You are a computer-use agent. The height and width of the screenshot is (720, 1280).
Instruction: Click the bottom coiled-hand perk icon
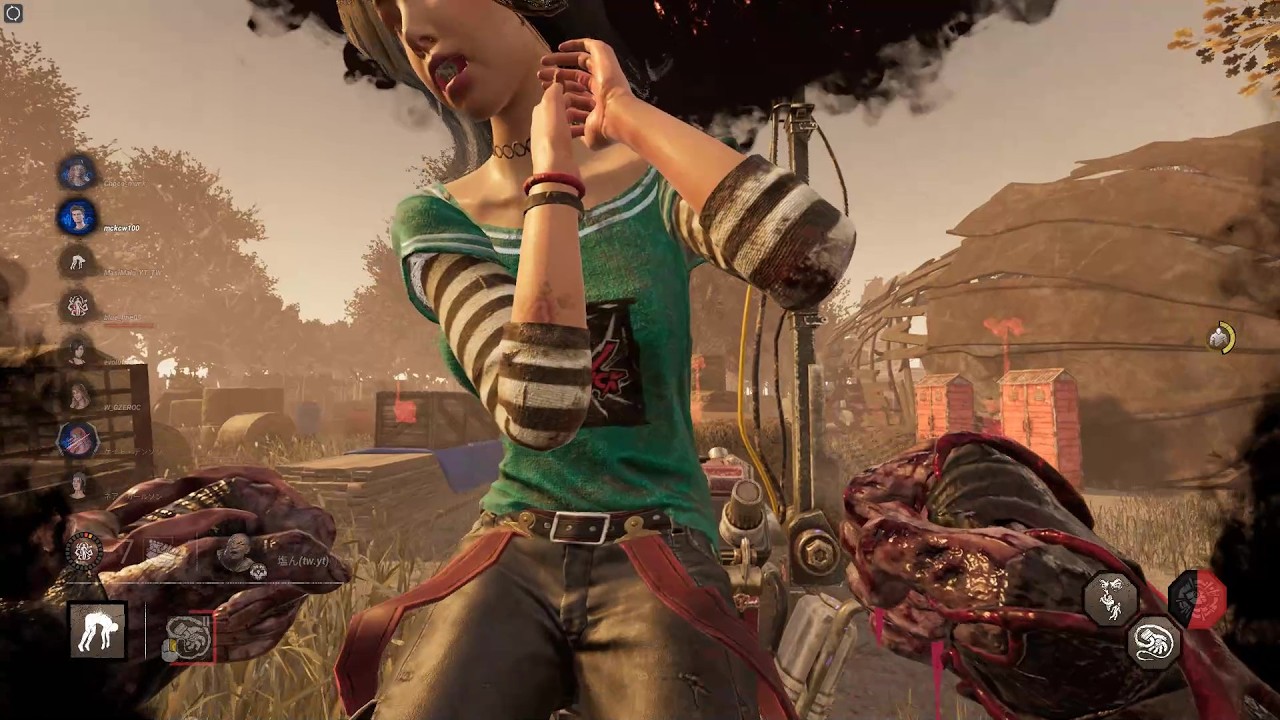click(1154, 642)
